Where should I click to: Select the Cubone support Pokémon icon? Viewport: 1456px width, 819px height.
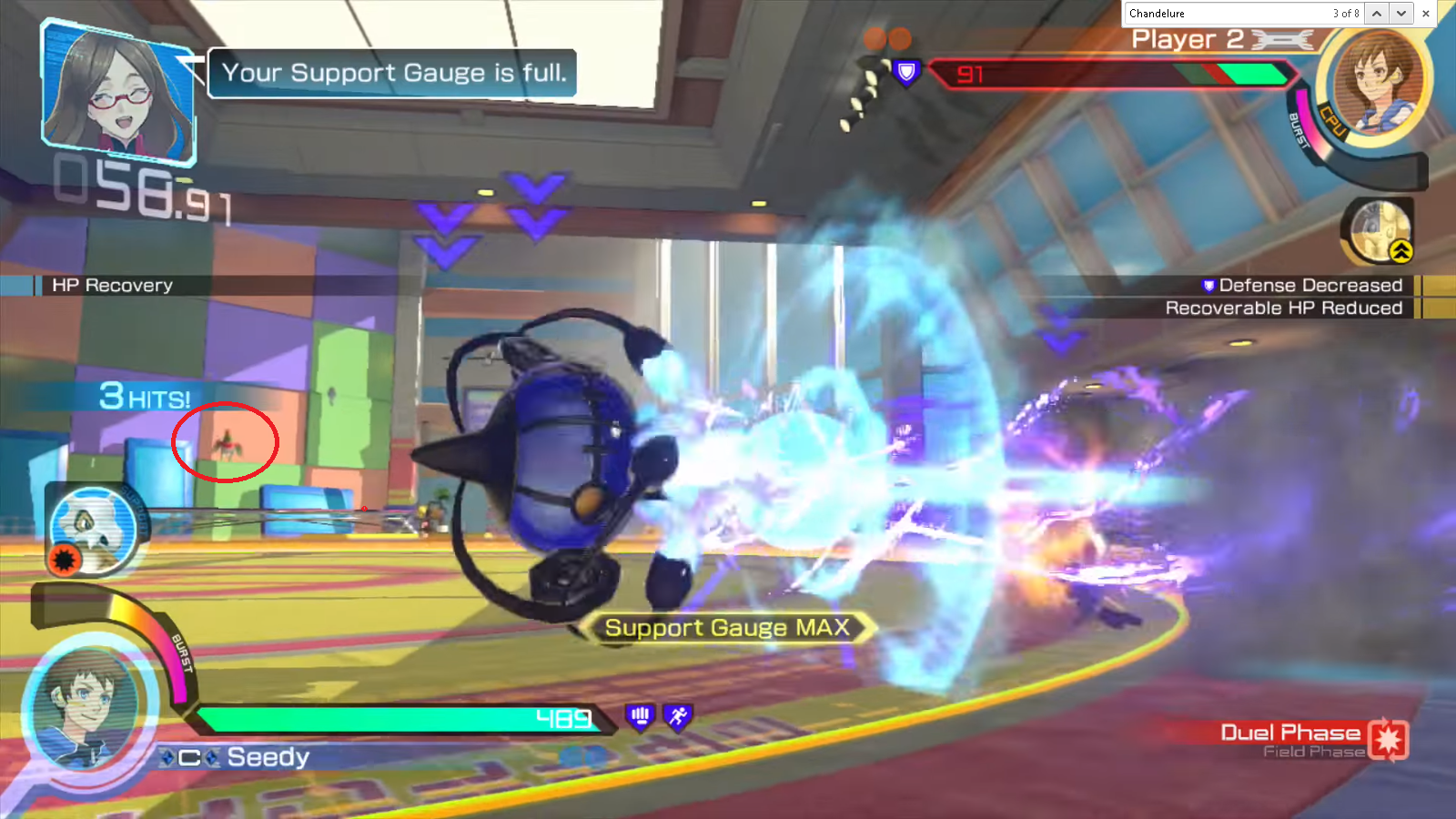[x=93, y=530]
